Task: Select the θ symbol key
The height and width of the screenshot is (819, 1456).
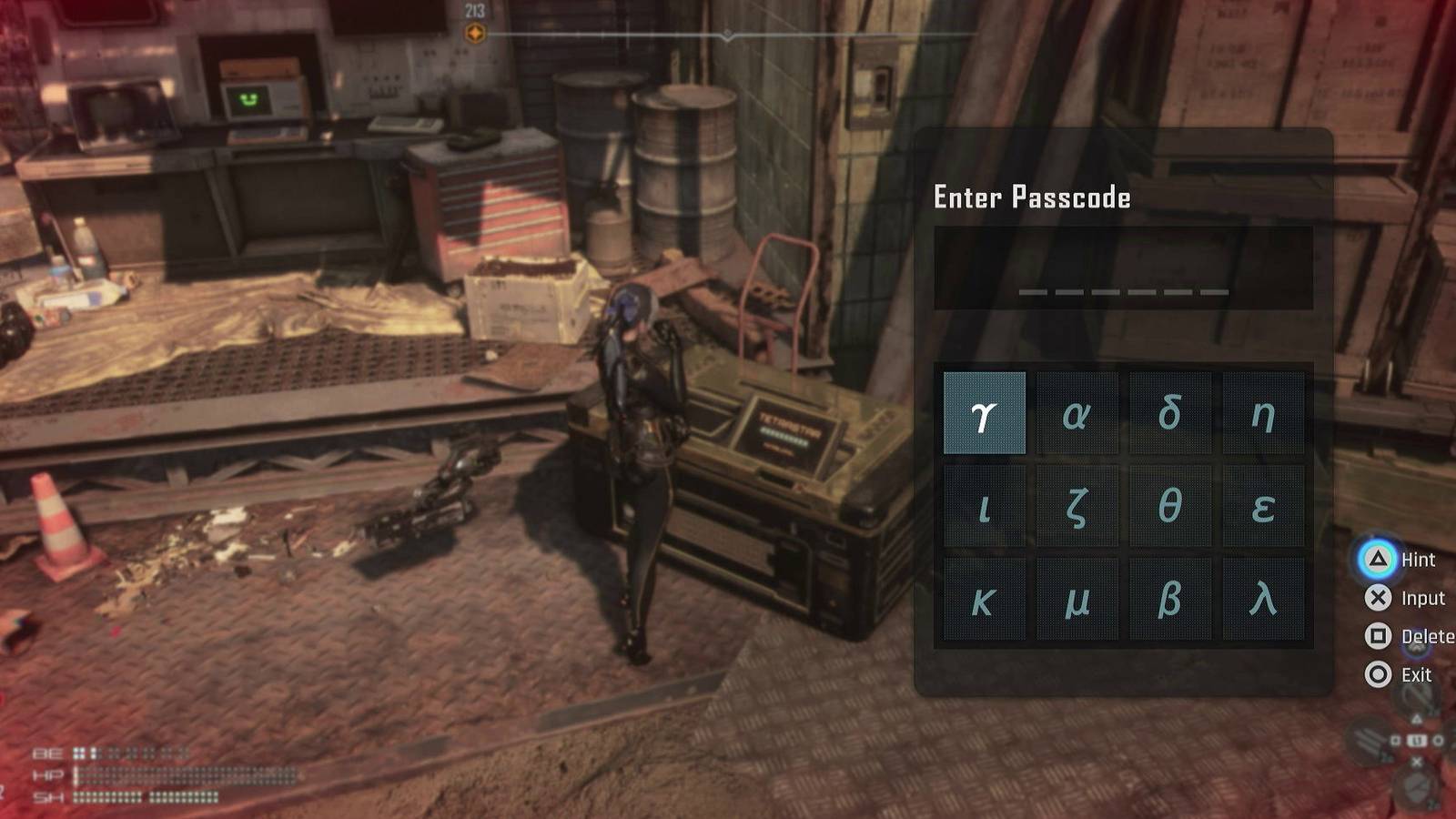Action: point(1171,505)
